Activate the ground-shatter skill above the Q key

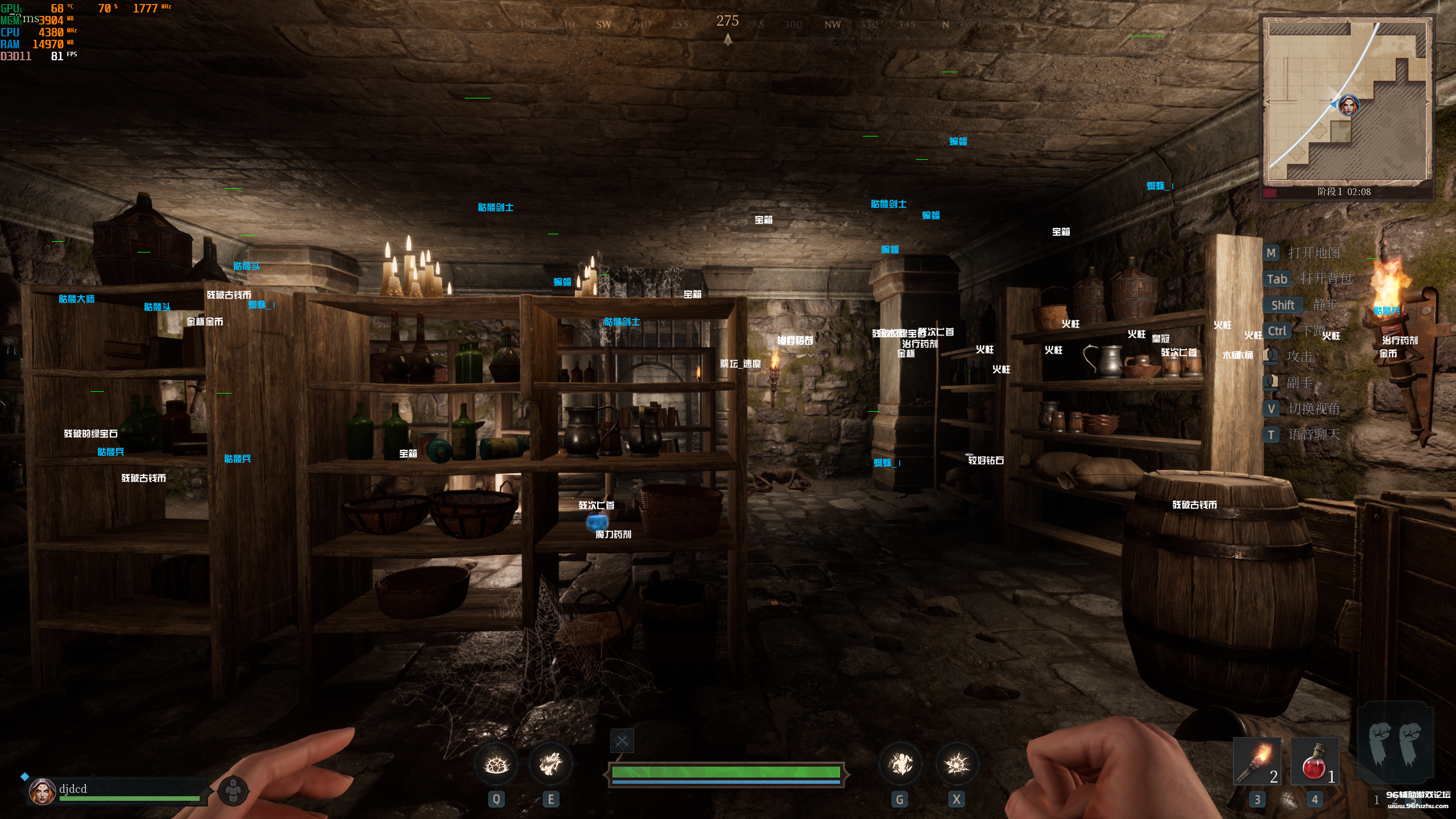[496, 764]
